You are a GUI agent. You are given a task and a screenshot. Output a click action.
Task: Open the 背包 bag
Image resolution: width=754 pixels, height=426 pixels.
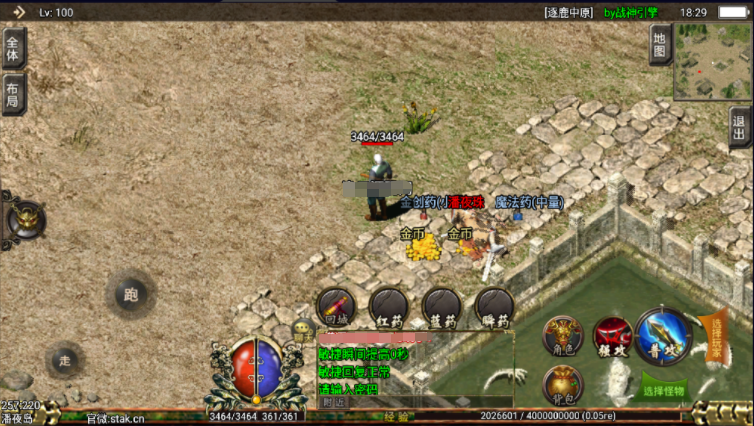562,385
